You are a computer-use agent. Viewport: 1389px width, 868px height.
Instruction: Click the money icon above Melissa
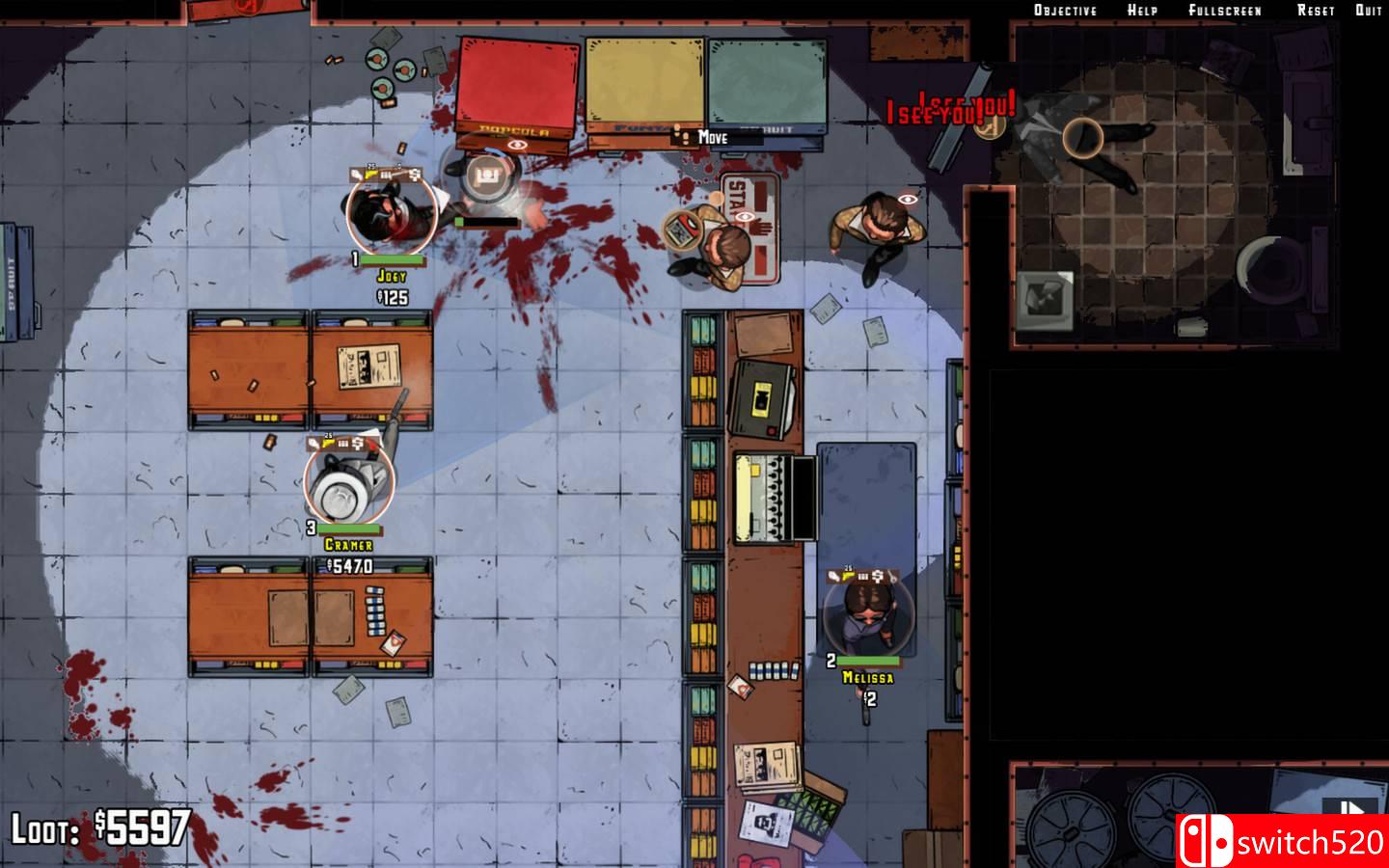click(x=878, y=576)
